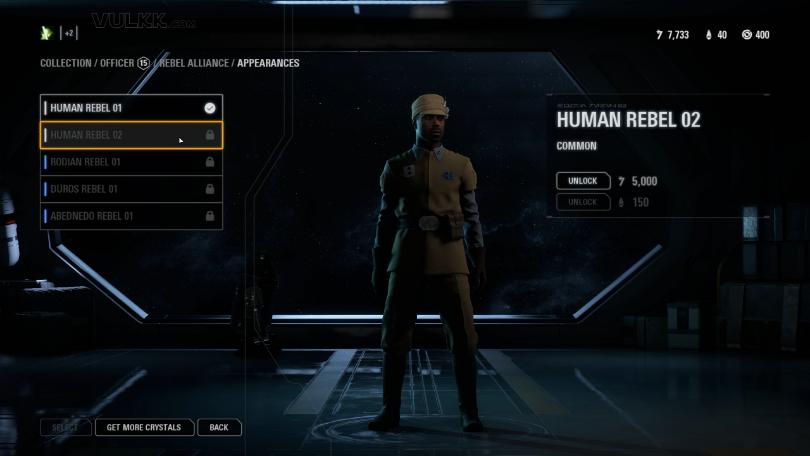Choose the Human Rebel 02 appearance row

tap(130, 135)
